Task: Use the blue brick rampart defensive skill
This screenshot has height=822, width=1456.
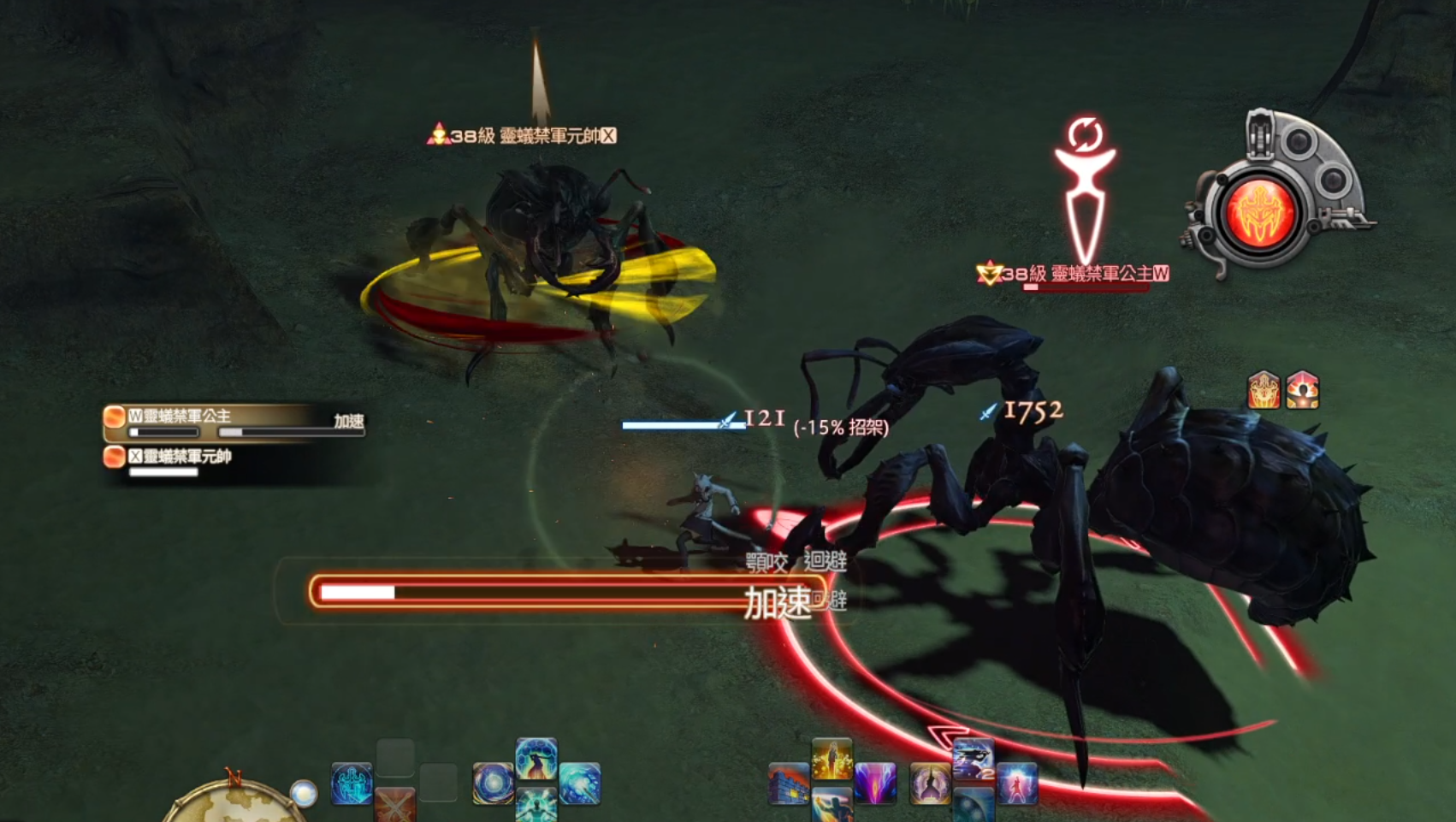Action: (788, 784)
